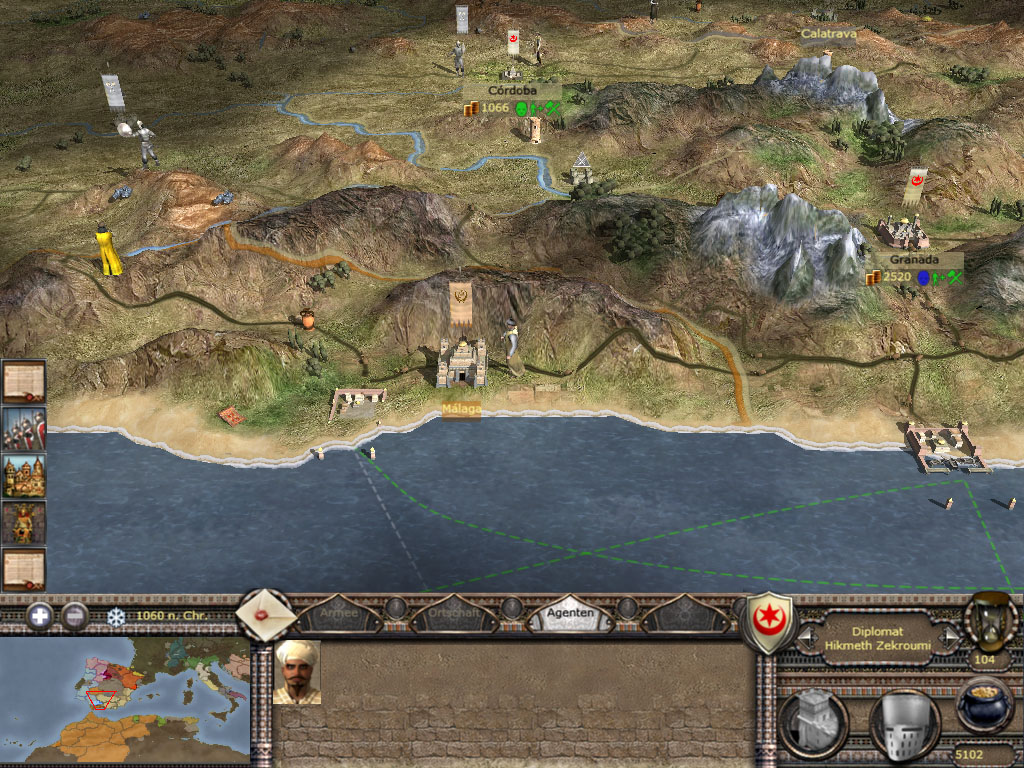Open the soldiers notification on the left edge
This screenshot has width=1024, height=768.
tap(23, 429)
